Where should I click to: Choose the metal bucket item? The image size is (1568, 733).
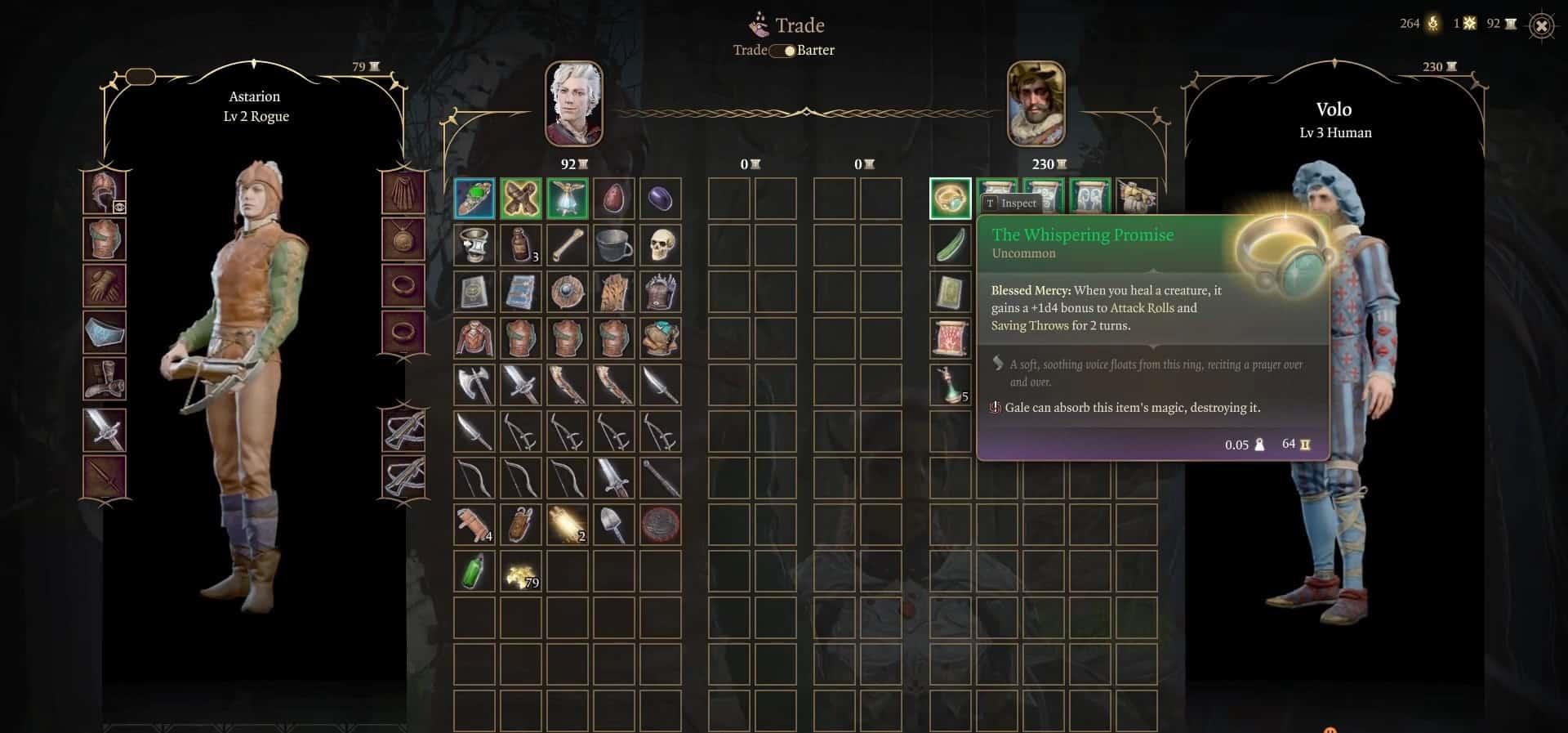pyautogui.click(x=613, y=245)
